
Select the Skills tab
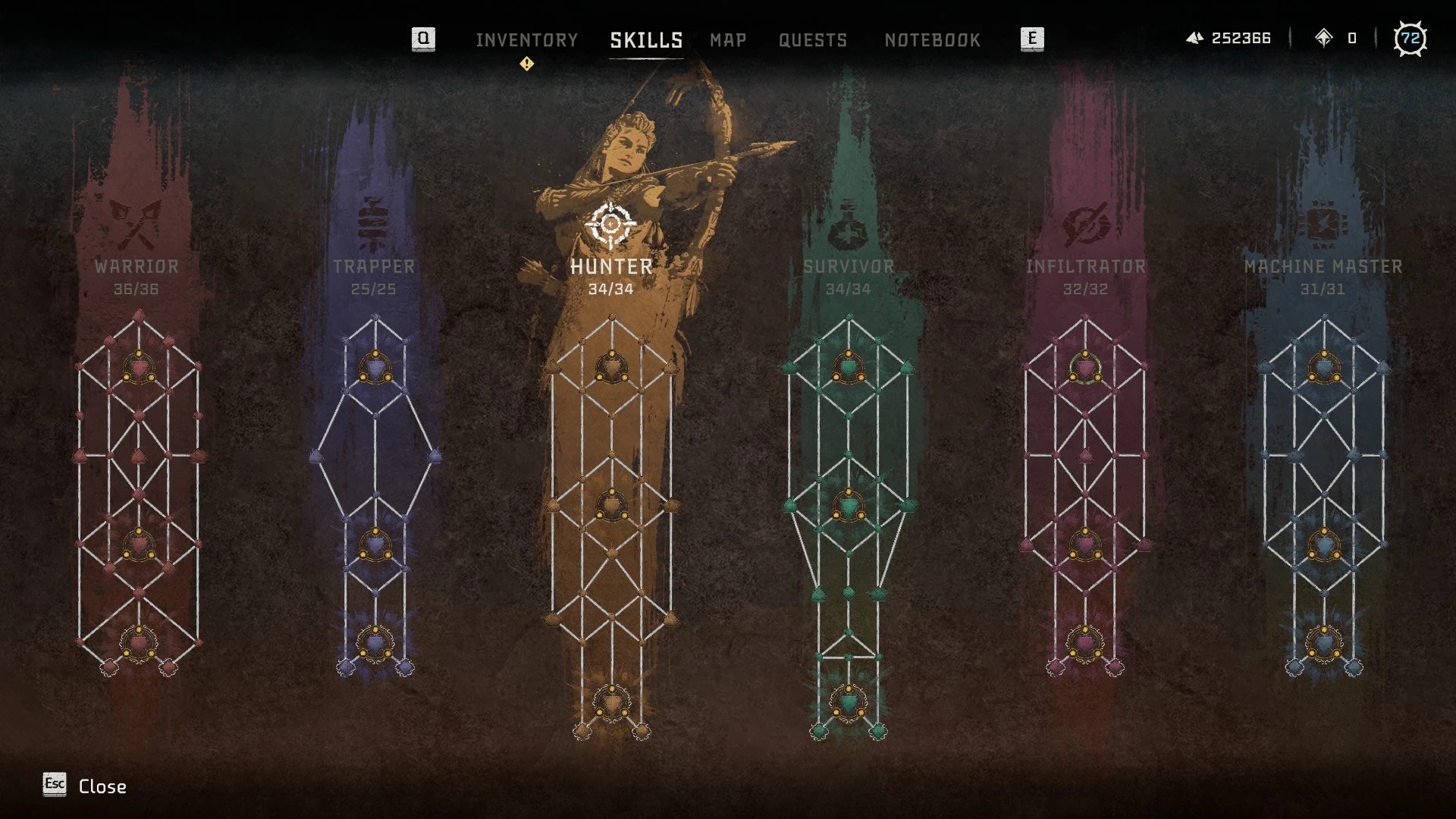[646, 40]
